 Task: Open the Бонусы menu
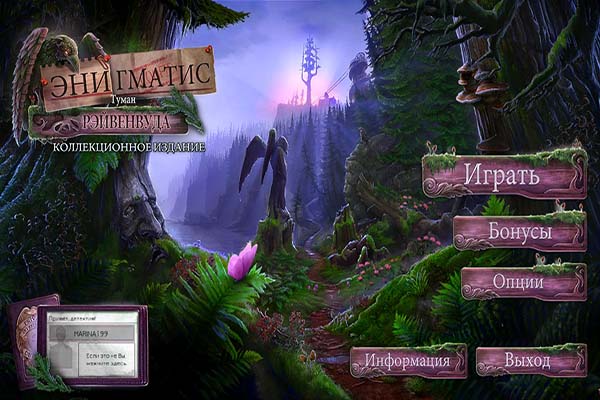point(519,232)
